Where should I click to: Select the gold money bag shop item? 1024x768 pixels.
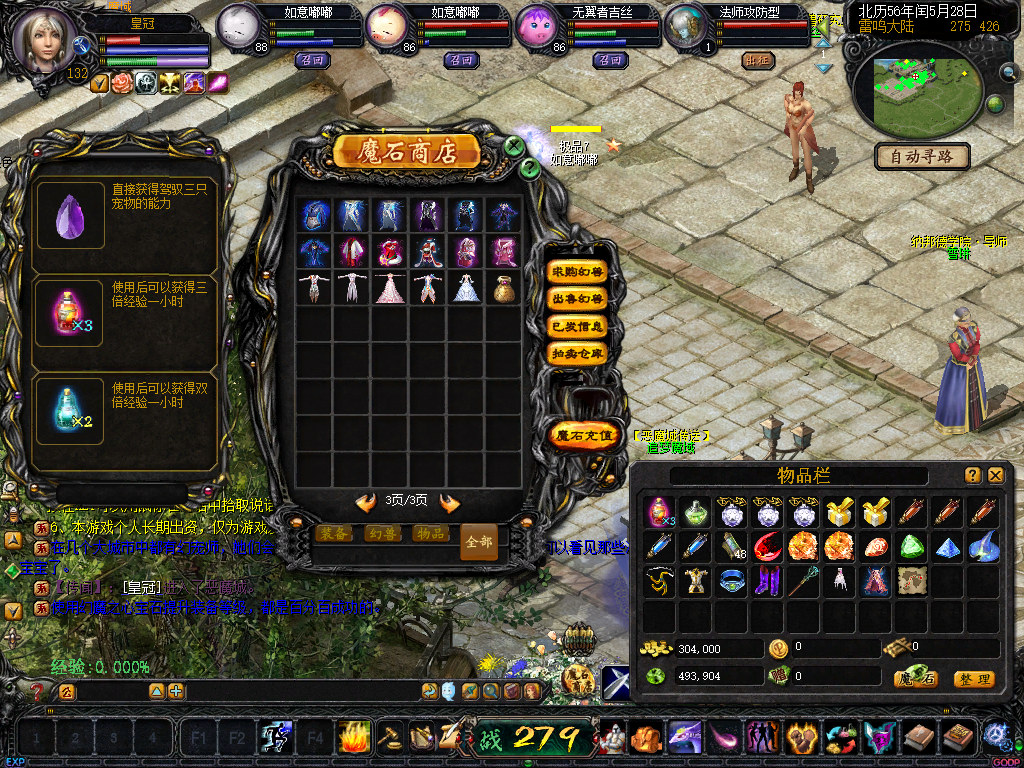[504, 287]
